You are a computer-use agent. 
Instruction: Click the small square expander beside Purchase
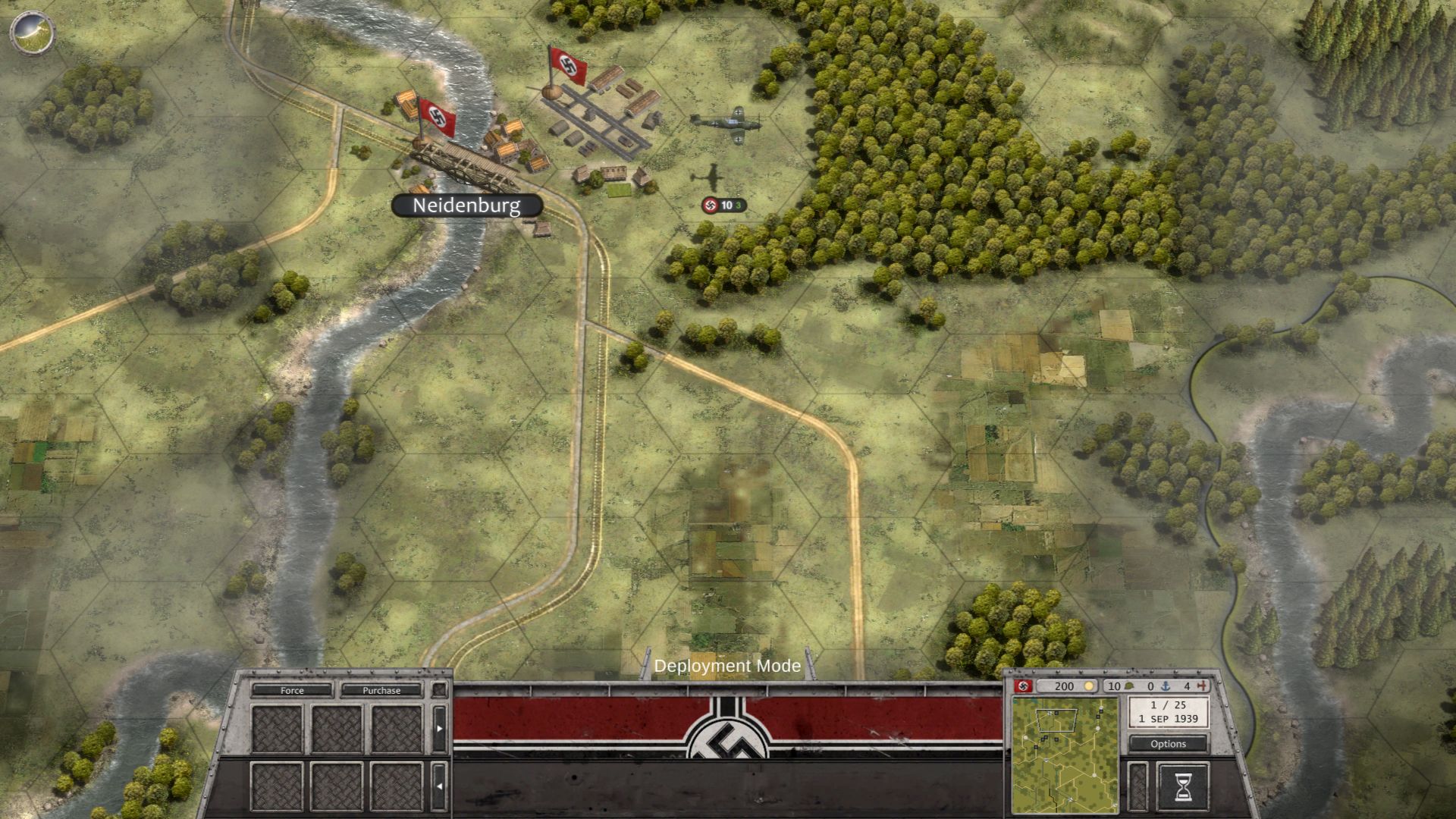[440, 690]
